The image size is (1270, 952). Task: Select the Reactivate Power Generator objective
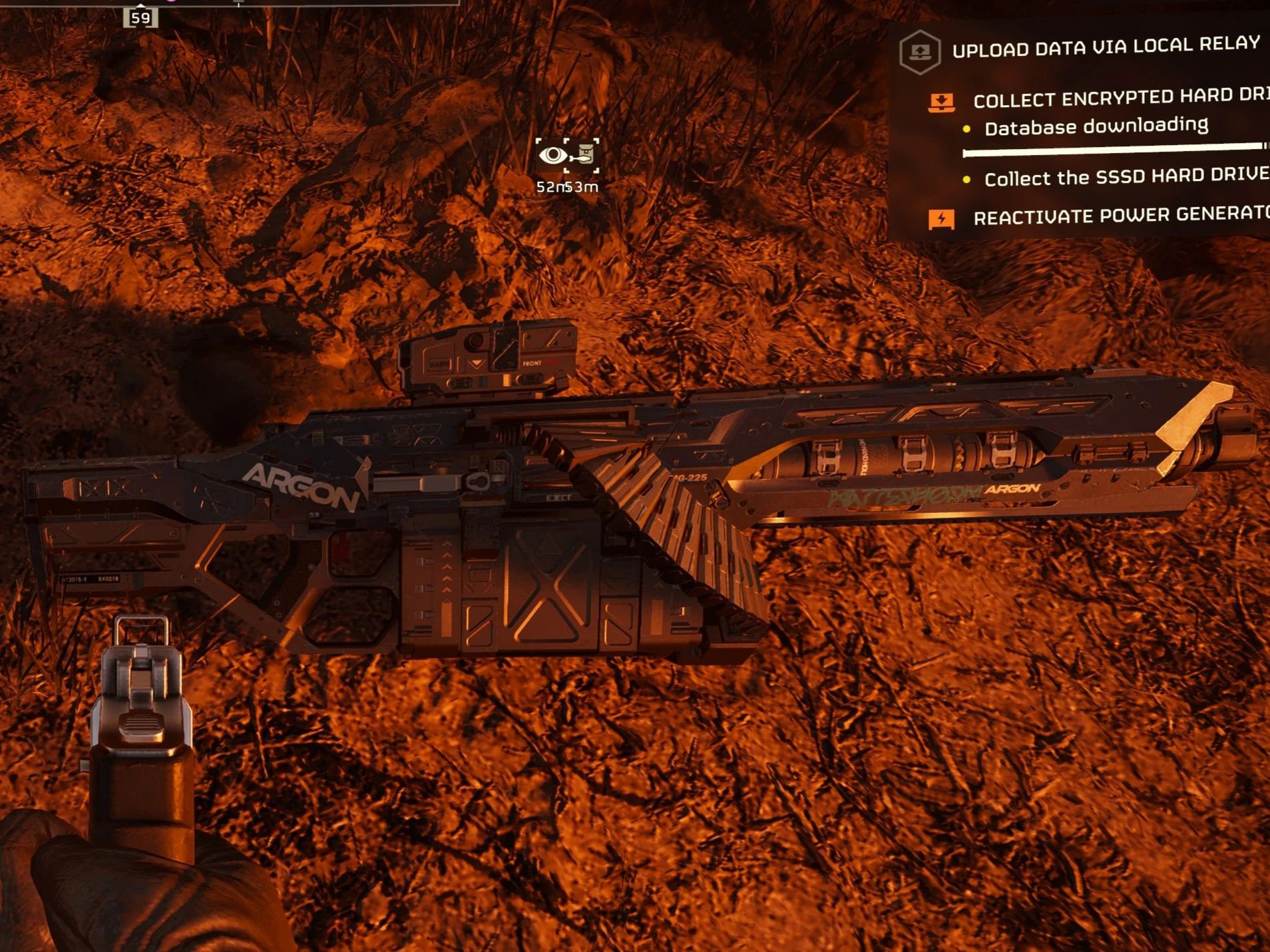tap(1121, 215)
